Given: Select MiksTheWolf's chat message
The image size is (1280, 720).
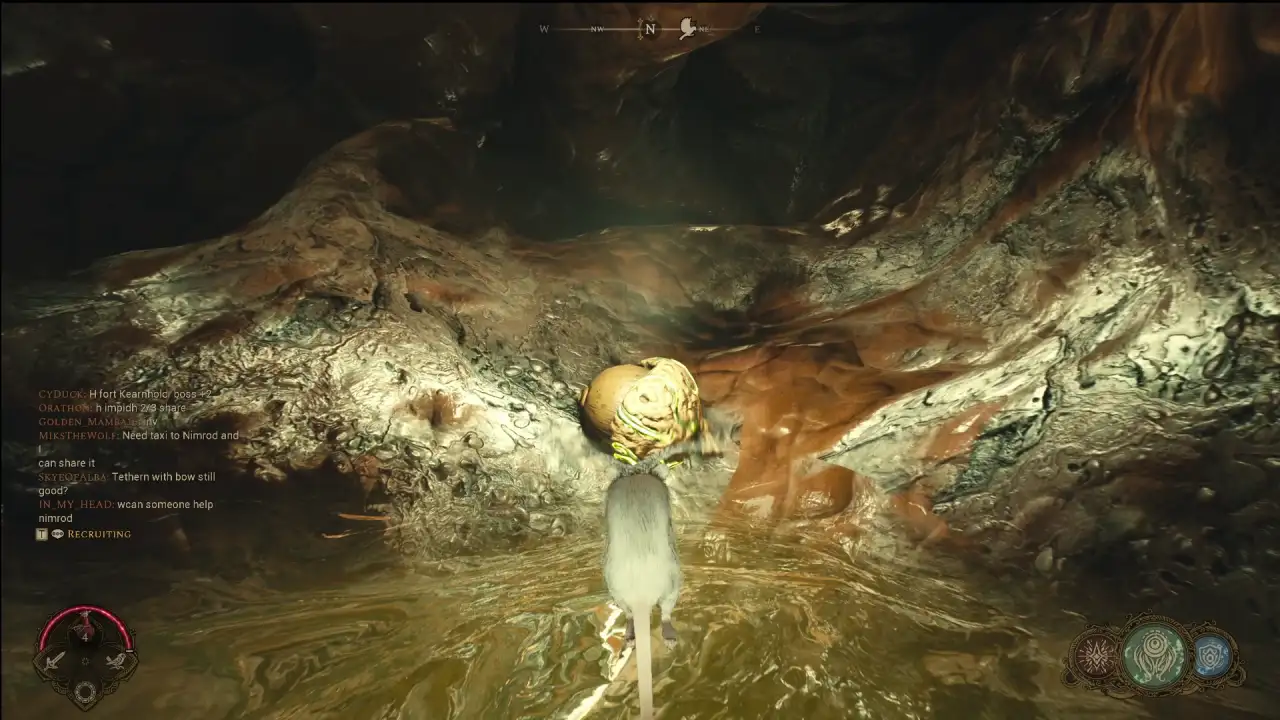Looking at the screenshot, I should point(180,436).
